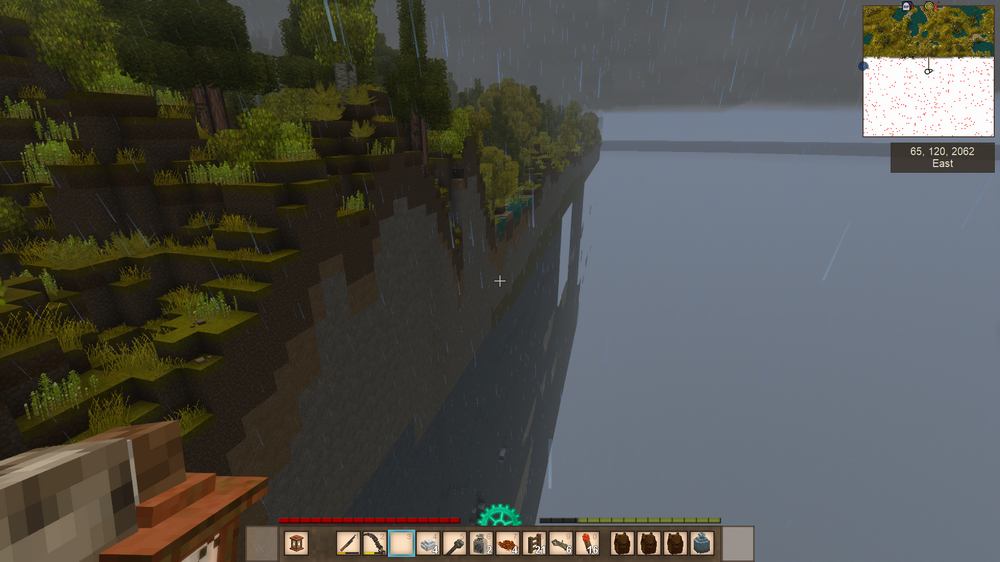Click the blue circle marker on the minimap edge

863,66
